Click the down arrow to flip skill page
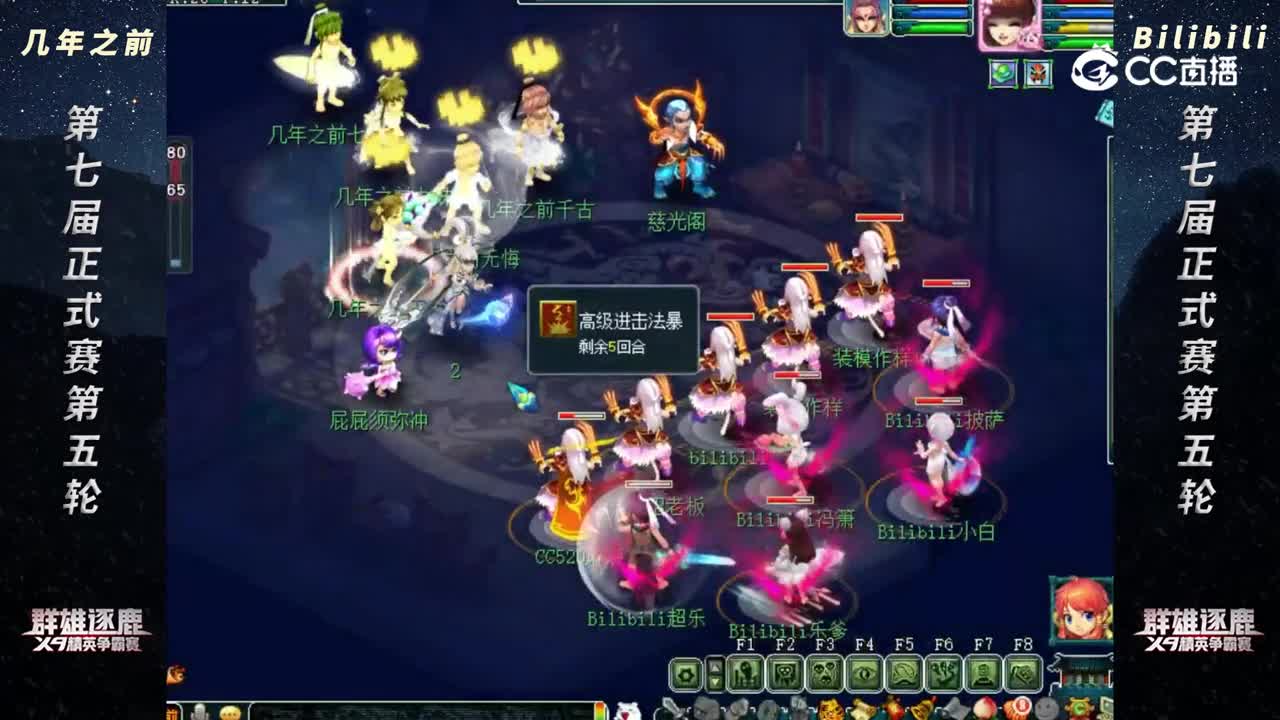1280x720 pixels. point(716,682)
